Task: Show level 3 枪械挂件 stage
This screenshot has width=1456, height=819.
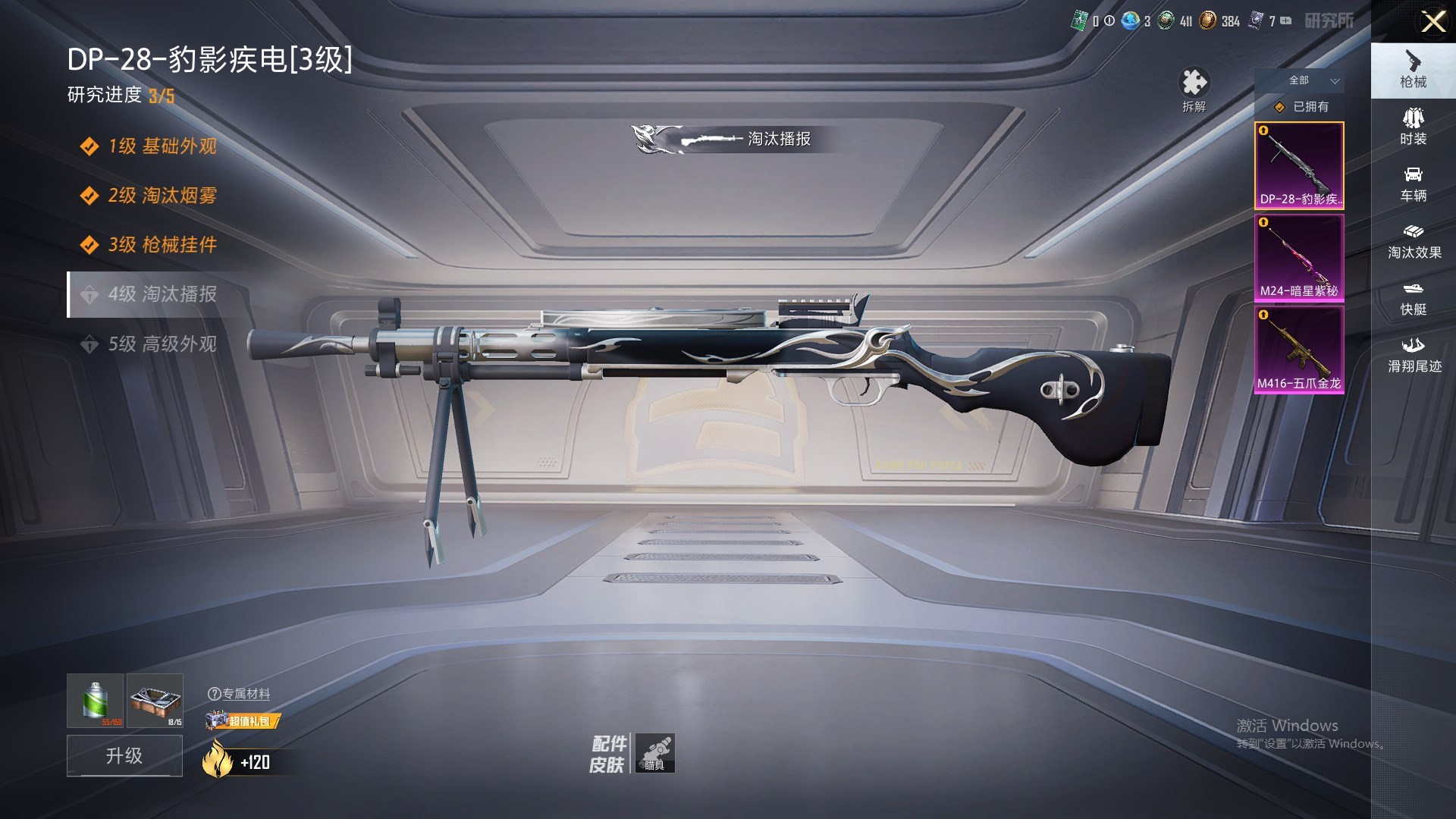Action: pyautogui.click(x=162, y=244)
